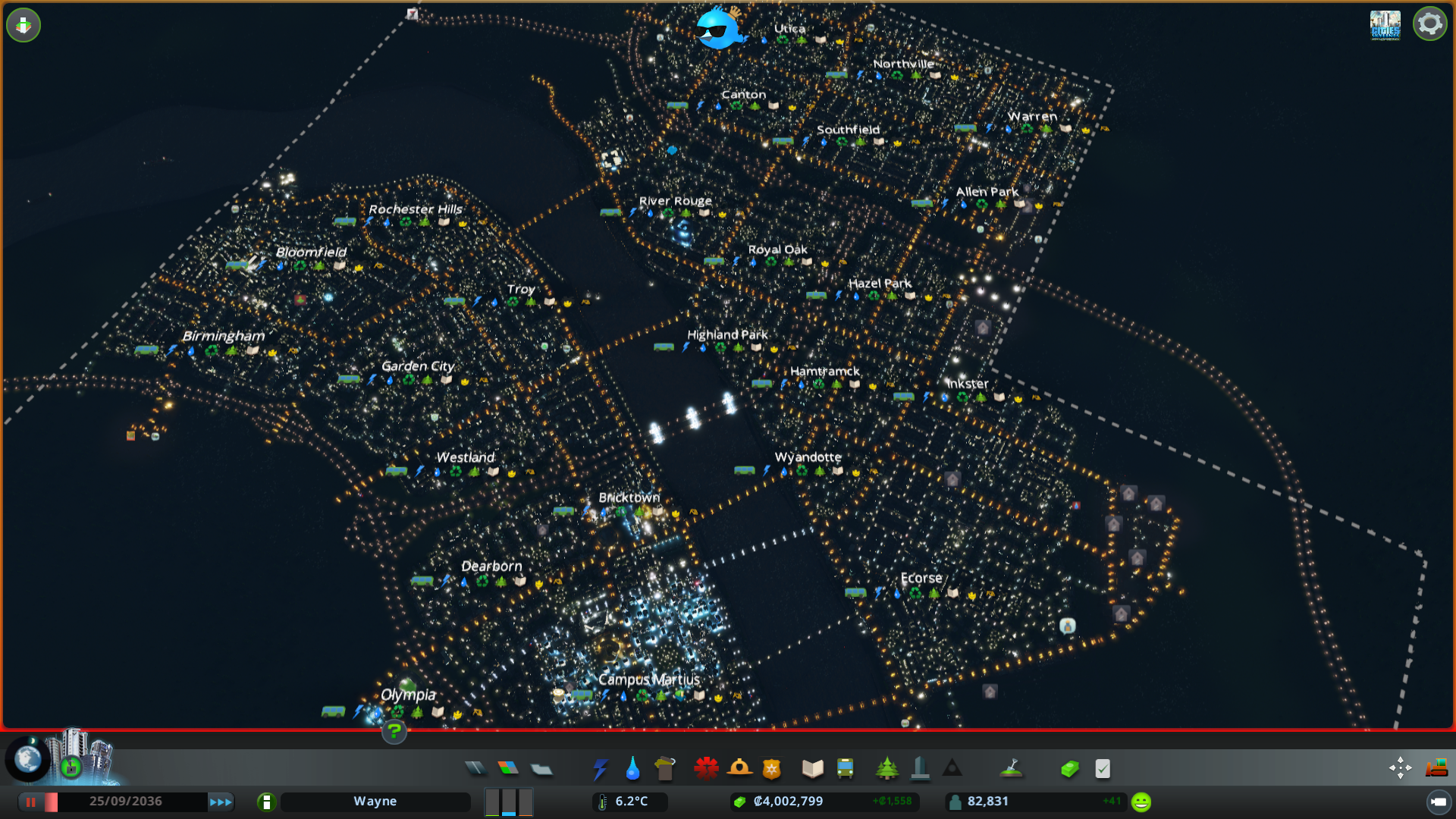
Task: Select the Electricity service menu
Action: 601,767
